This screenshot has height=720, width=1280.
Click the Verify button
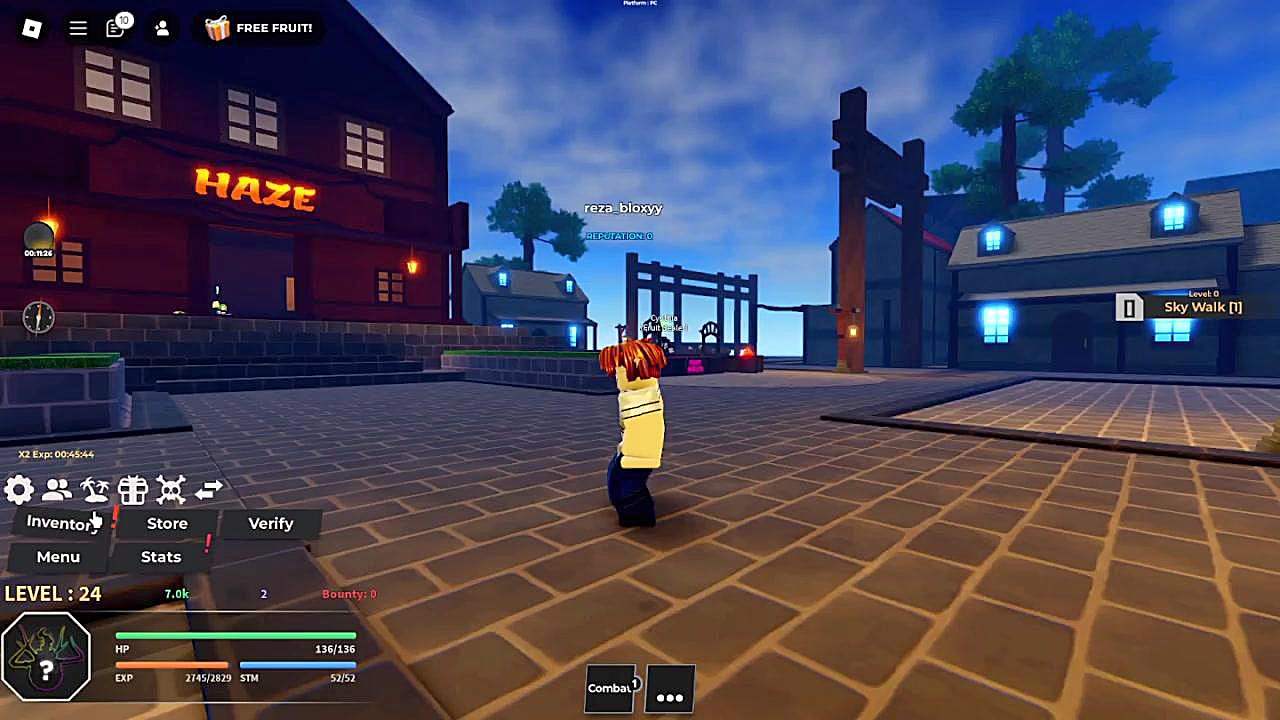270,523
